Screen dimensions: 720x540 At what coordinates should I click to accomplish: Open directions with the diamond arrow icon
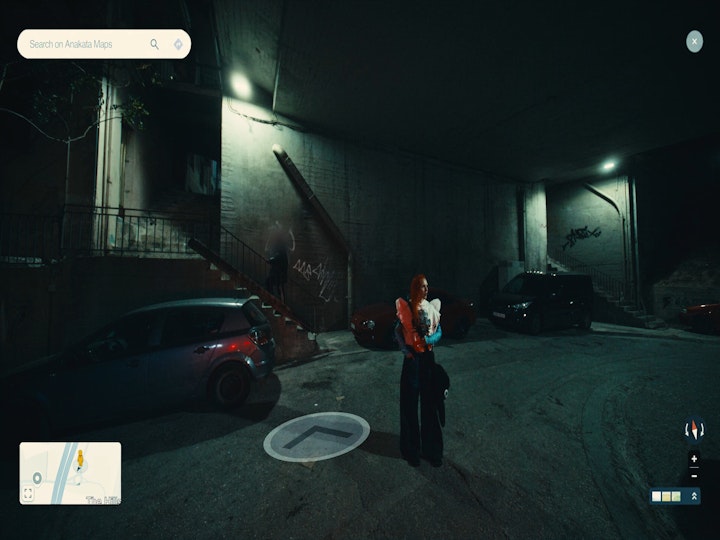coord(178,44)
